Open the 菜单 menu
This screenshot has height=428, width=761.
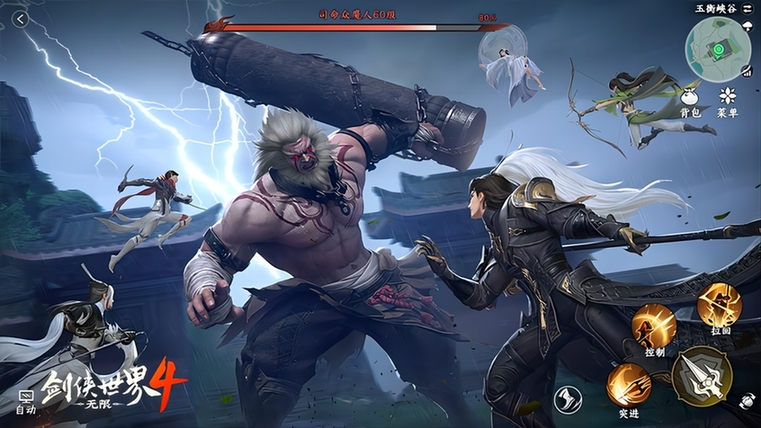727,96
